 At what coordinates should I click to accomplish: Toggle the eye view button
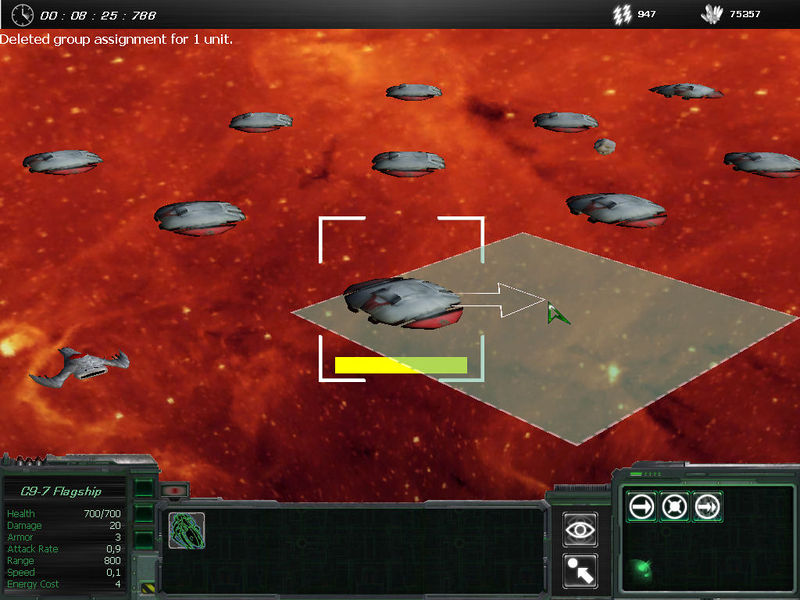(x=580, y=530)
